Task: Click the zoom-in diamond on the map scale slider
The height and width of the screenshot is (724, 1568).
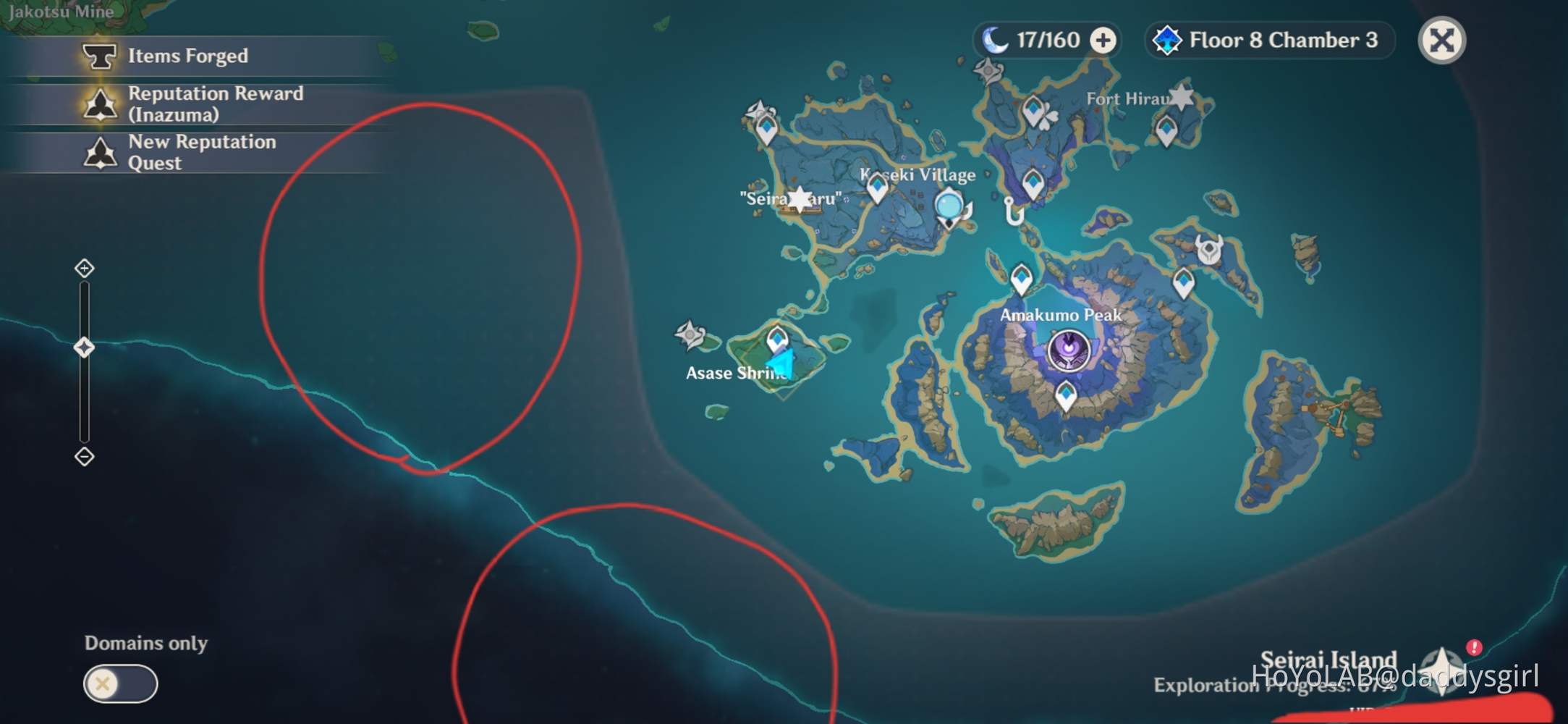Action: pyautogui.click(x=85, y=268)
